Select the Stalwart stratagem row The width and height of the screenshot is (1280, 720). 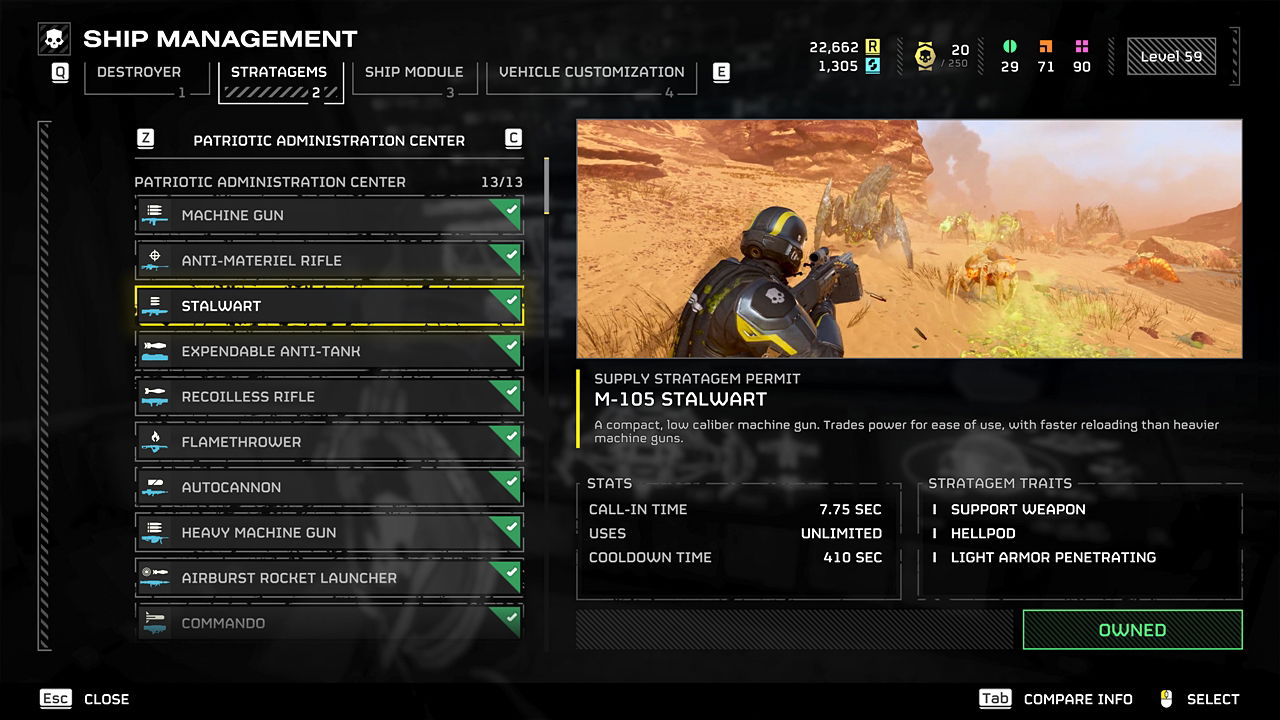(x=328, y=306)
